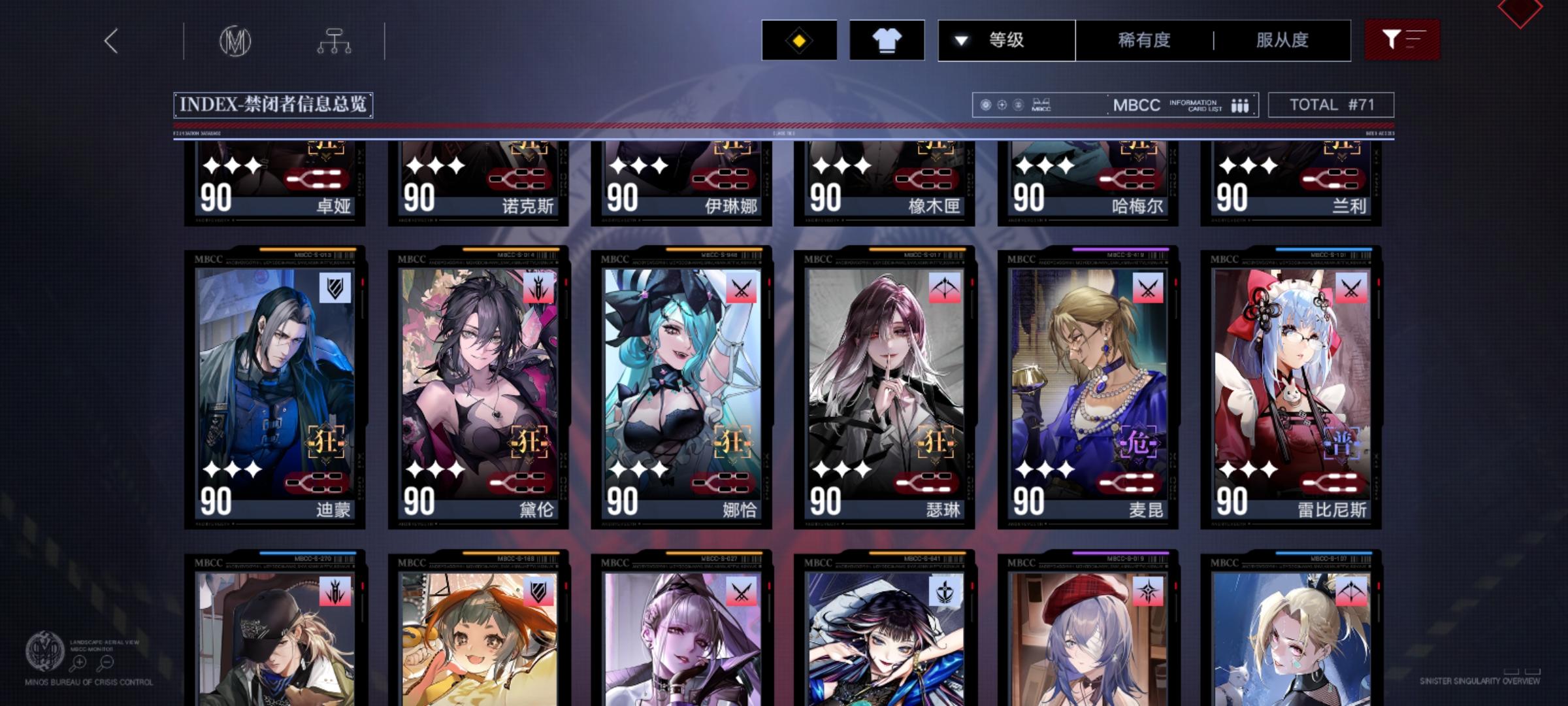Screen dimensions: 1568x706
Task: Toggle the shirt outfit view
Action: 886,40
